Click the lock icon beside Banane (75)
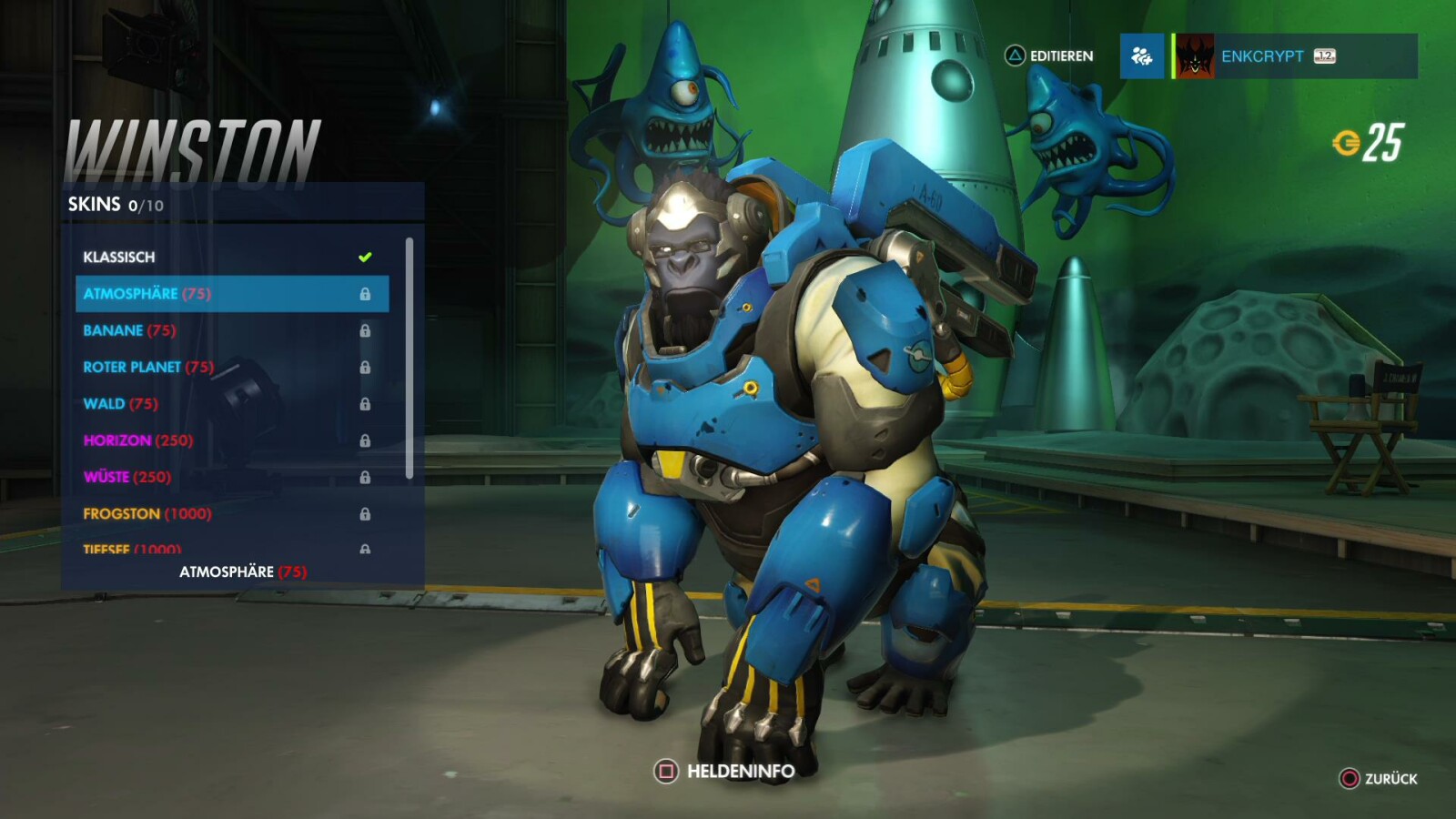The image size is (1456, 819). coord(366,330)
